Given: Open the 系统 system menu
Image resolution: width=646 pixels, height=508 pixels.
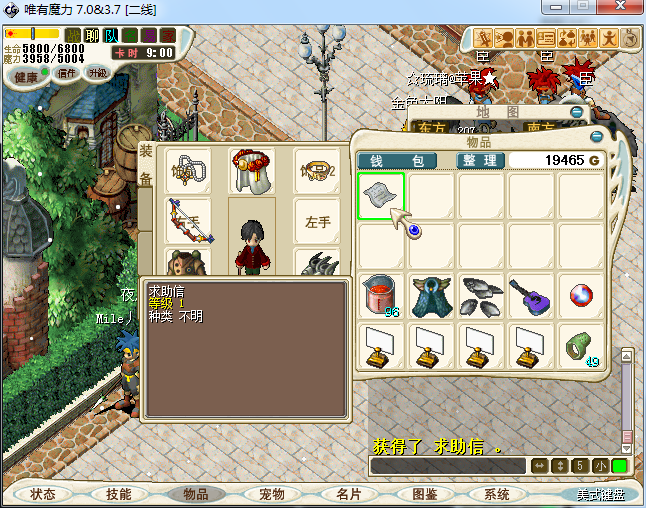Looking at the screenshot, I should (x=497, y=494).
